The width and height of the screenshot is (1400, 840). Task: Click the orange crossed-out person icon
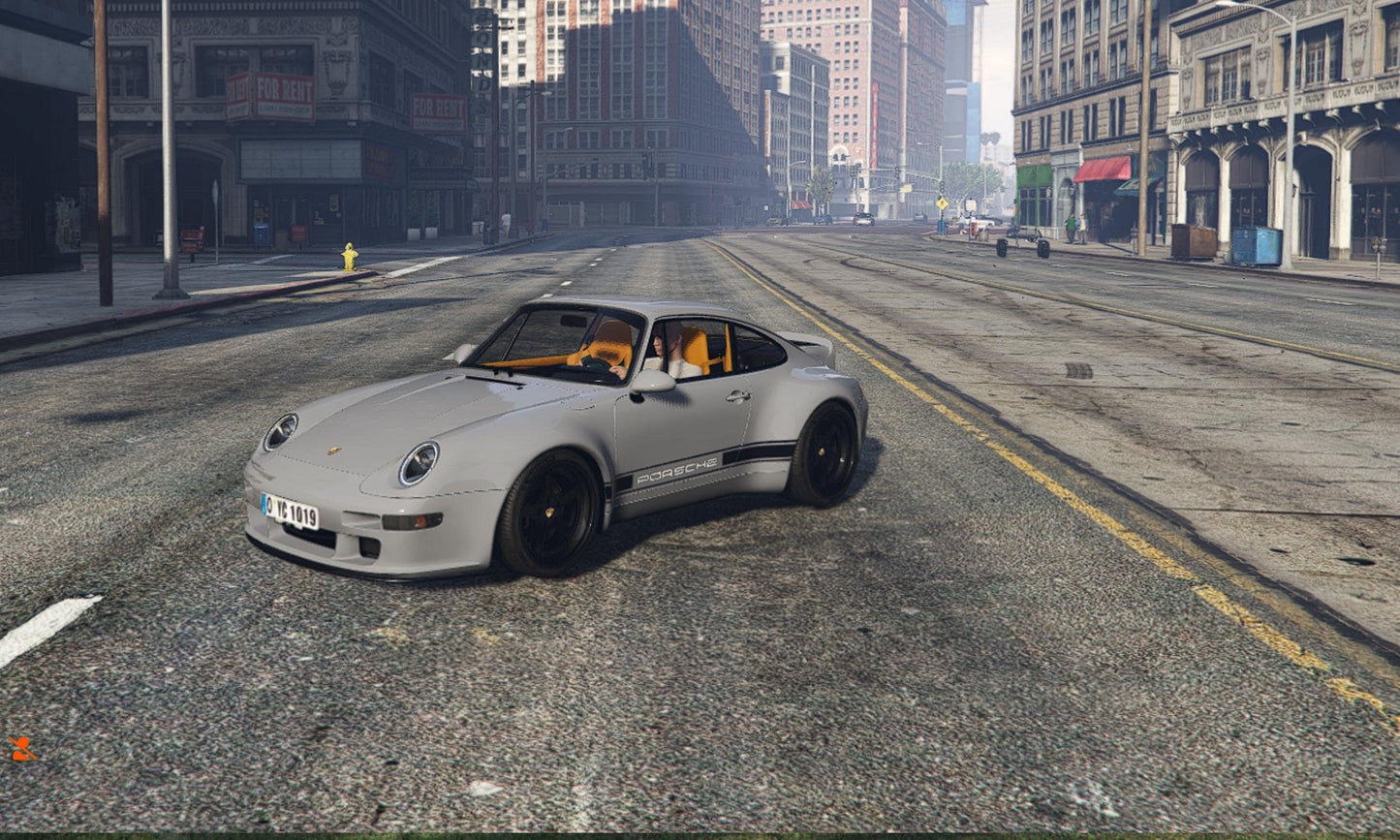[x=21, y=748]
